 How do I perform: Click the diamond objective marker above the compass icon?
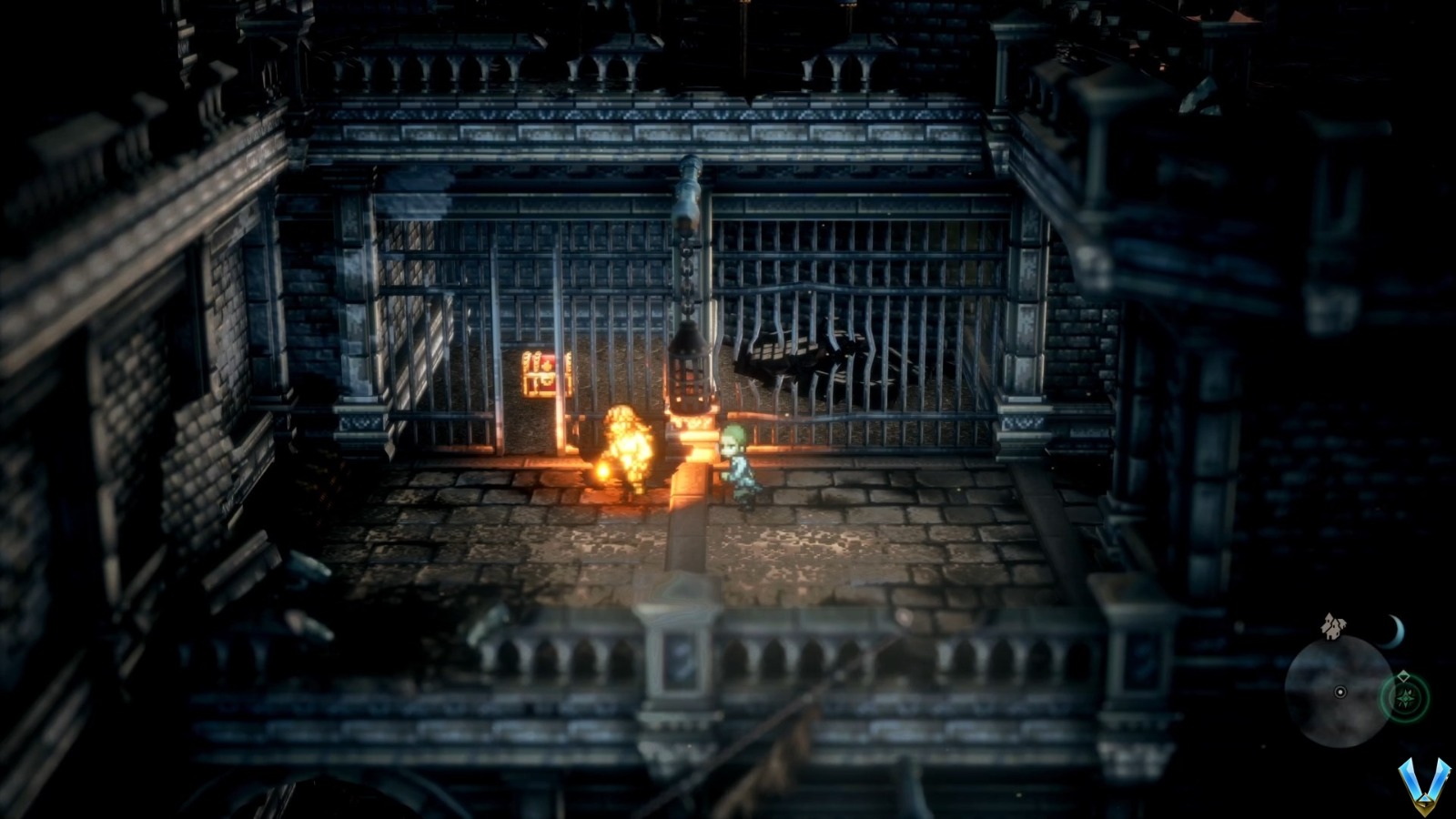pos(1404,675)
